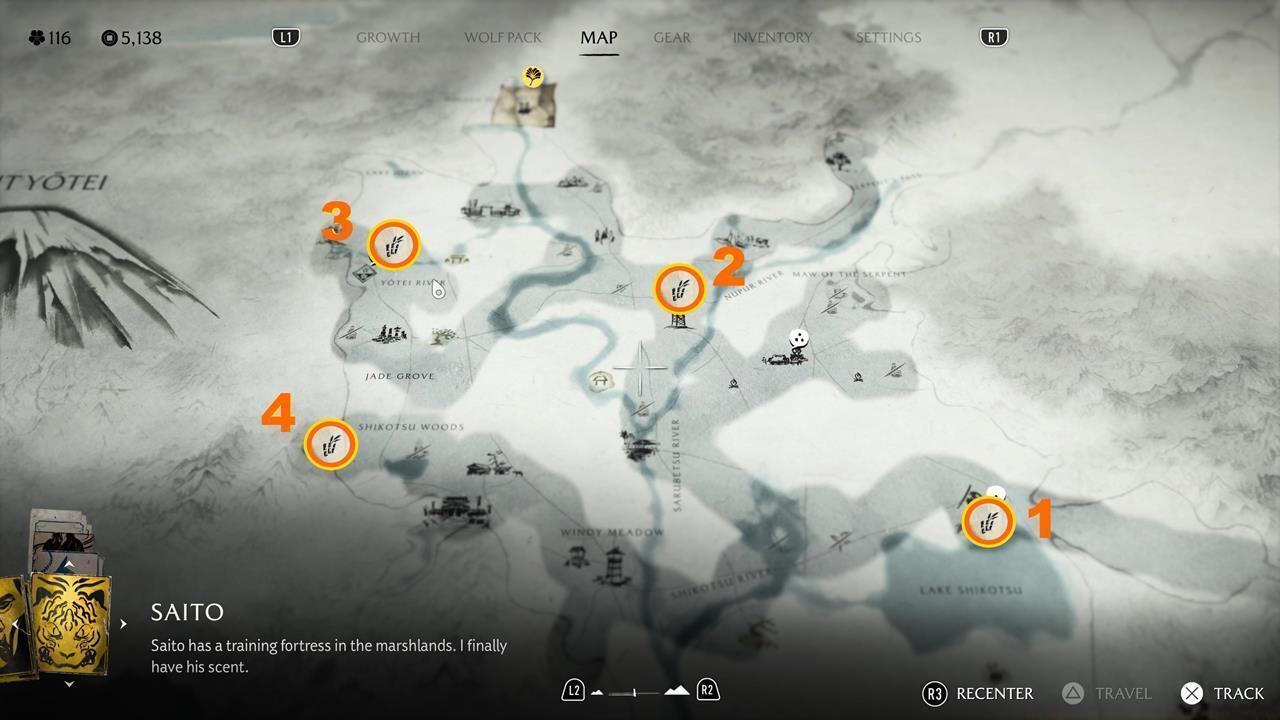Open the INVENTORY menu

772,37
